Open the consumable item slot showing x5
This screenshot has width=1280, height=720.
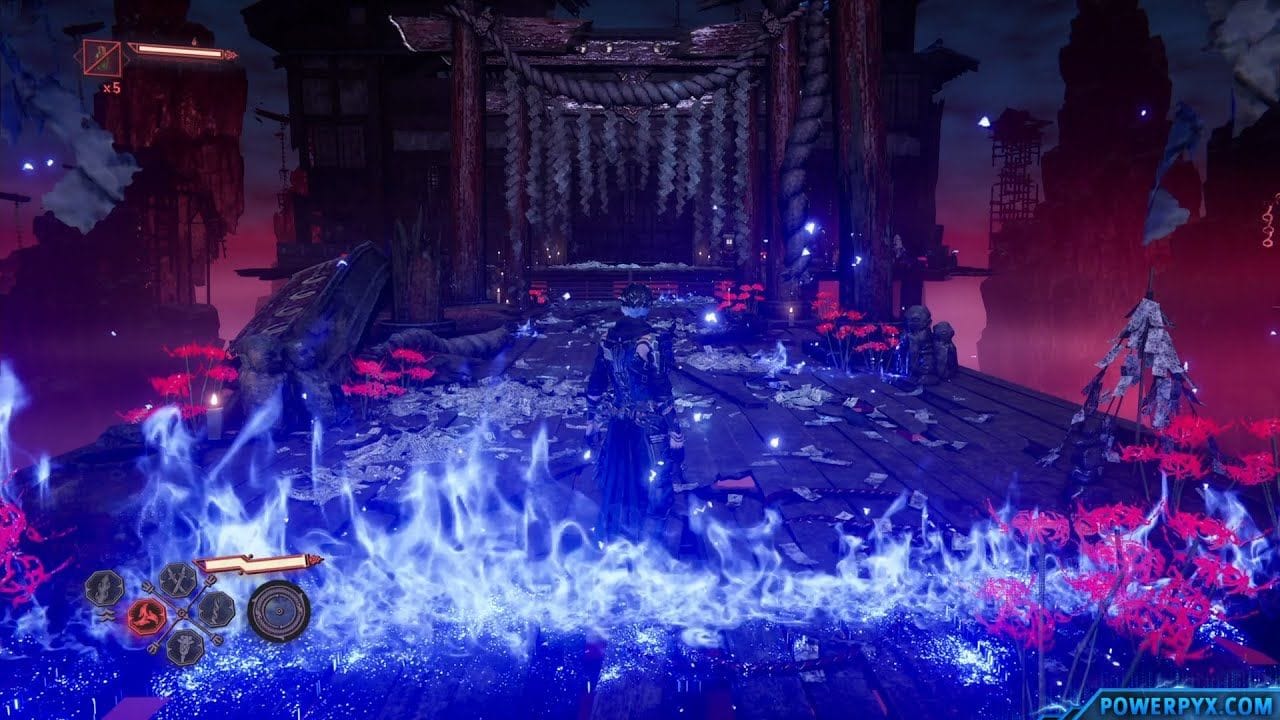coord(101,57)
